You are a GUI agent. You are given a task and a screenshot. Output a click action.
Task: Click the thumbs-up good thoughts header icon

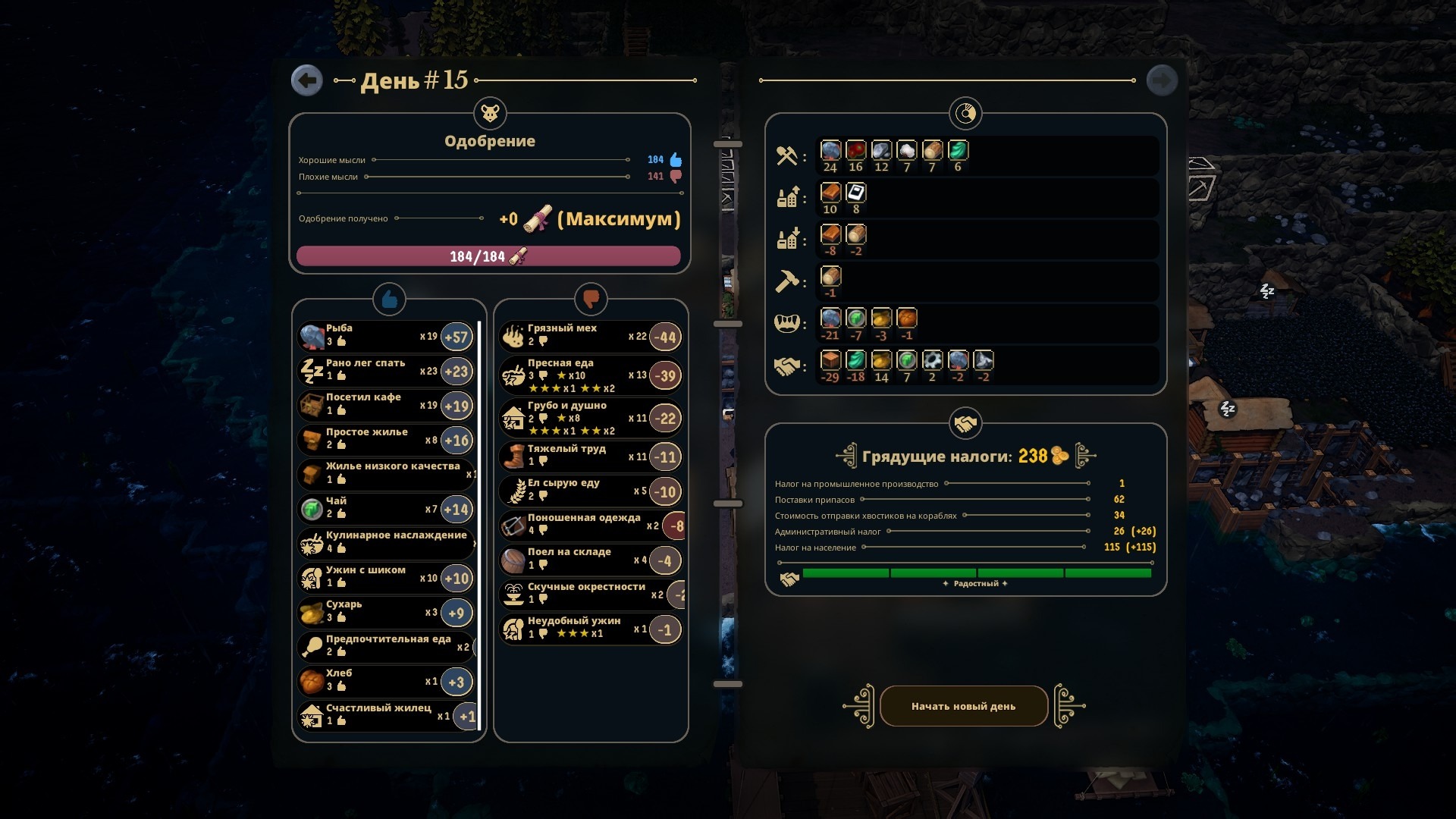pyautogui.click(x=389, y=300)
